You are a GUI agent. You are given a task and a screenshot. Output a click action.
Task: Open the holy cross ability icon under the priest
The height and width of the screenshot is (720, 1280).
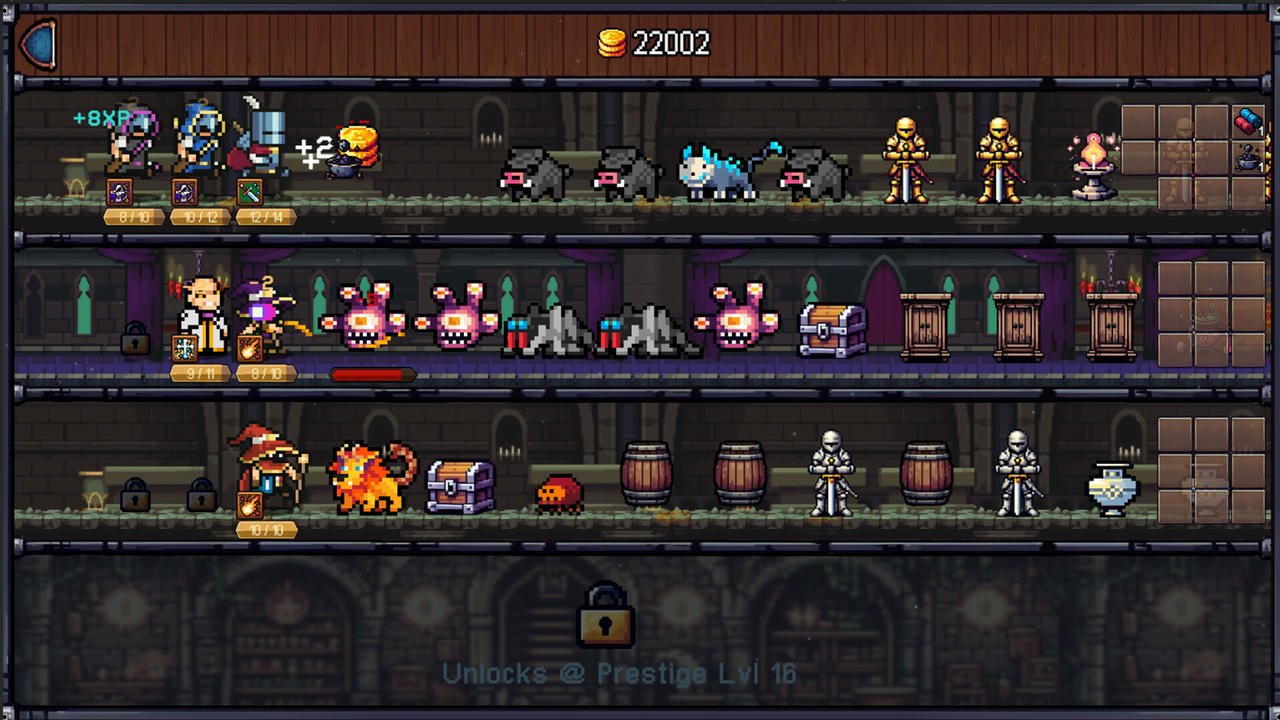click(185, 348)
